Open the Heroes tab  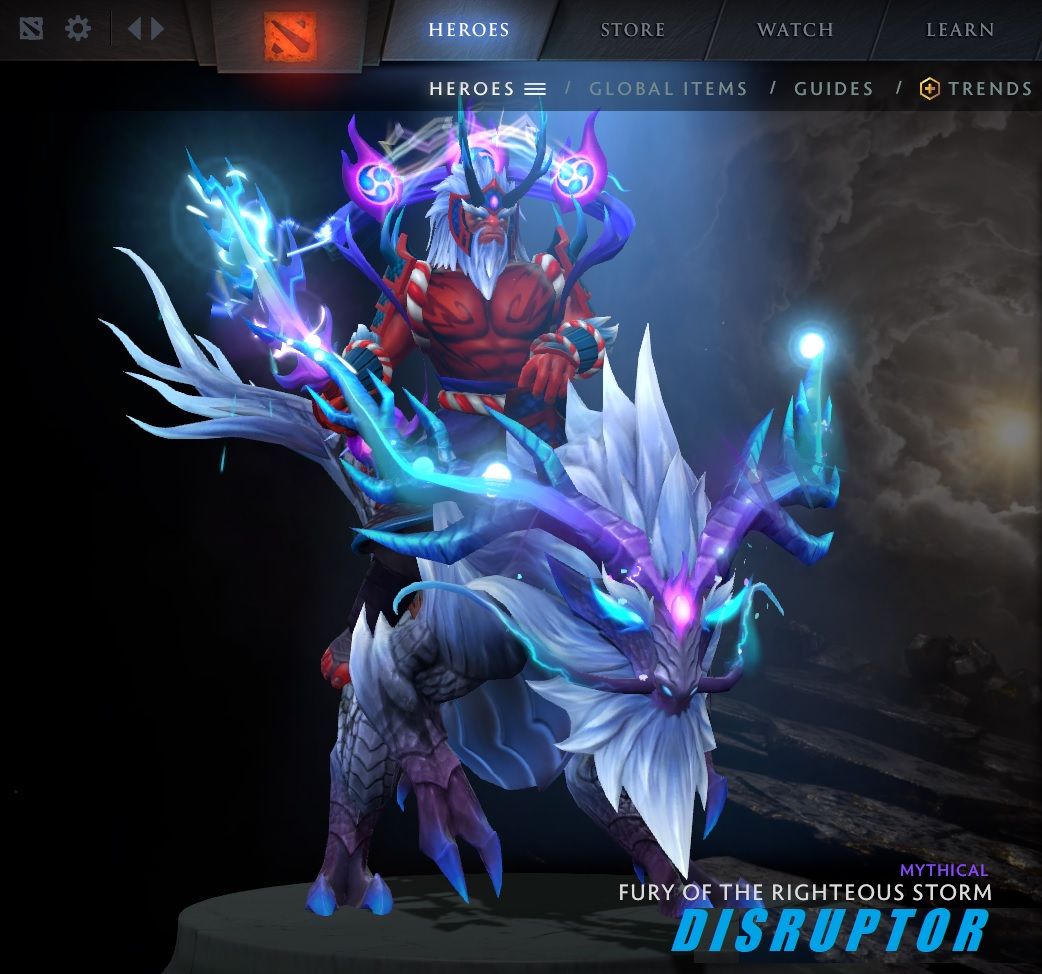(468, 30)
